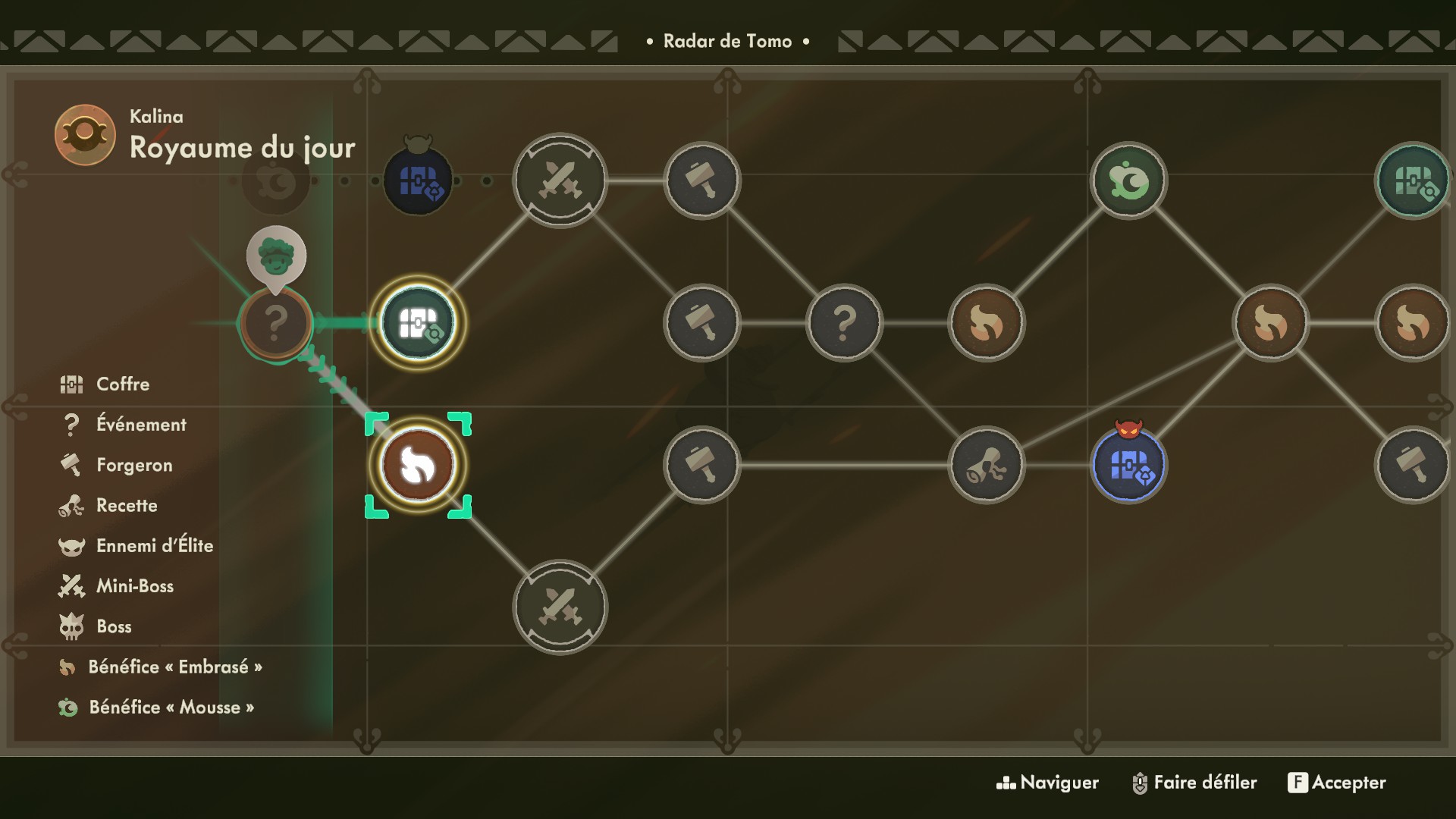This screenshot has height=819, width=1456.
Task: Choose the bright green Mousse benefit node
Action: [x=1128, y=181]
